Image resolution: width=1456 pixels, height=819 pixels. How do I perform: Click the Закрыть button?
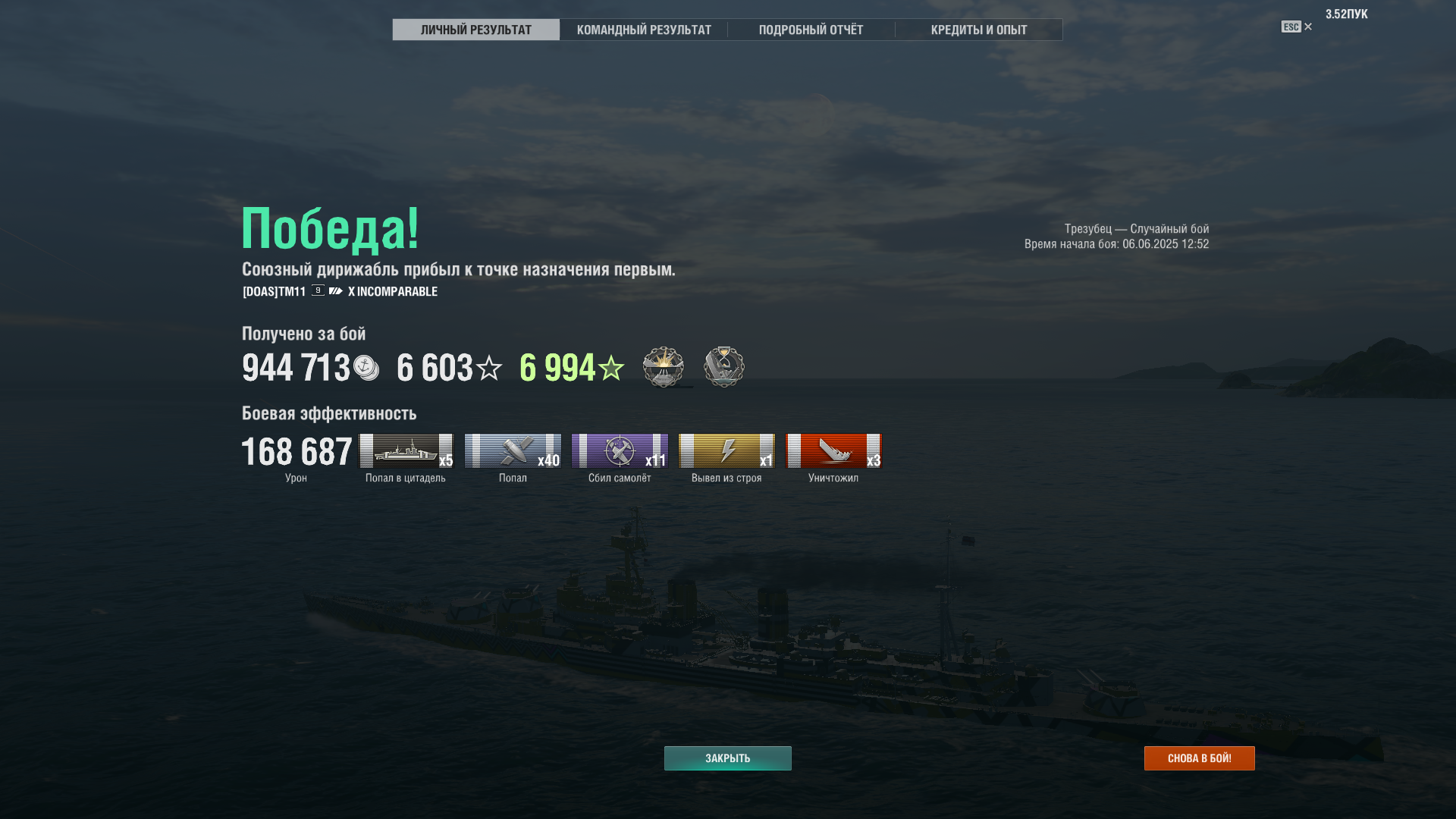click(x=727, y=758)
